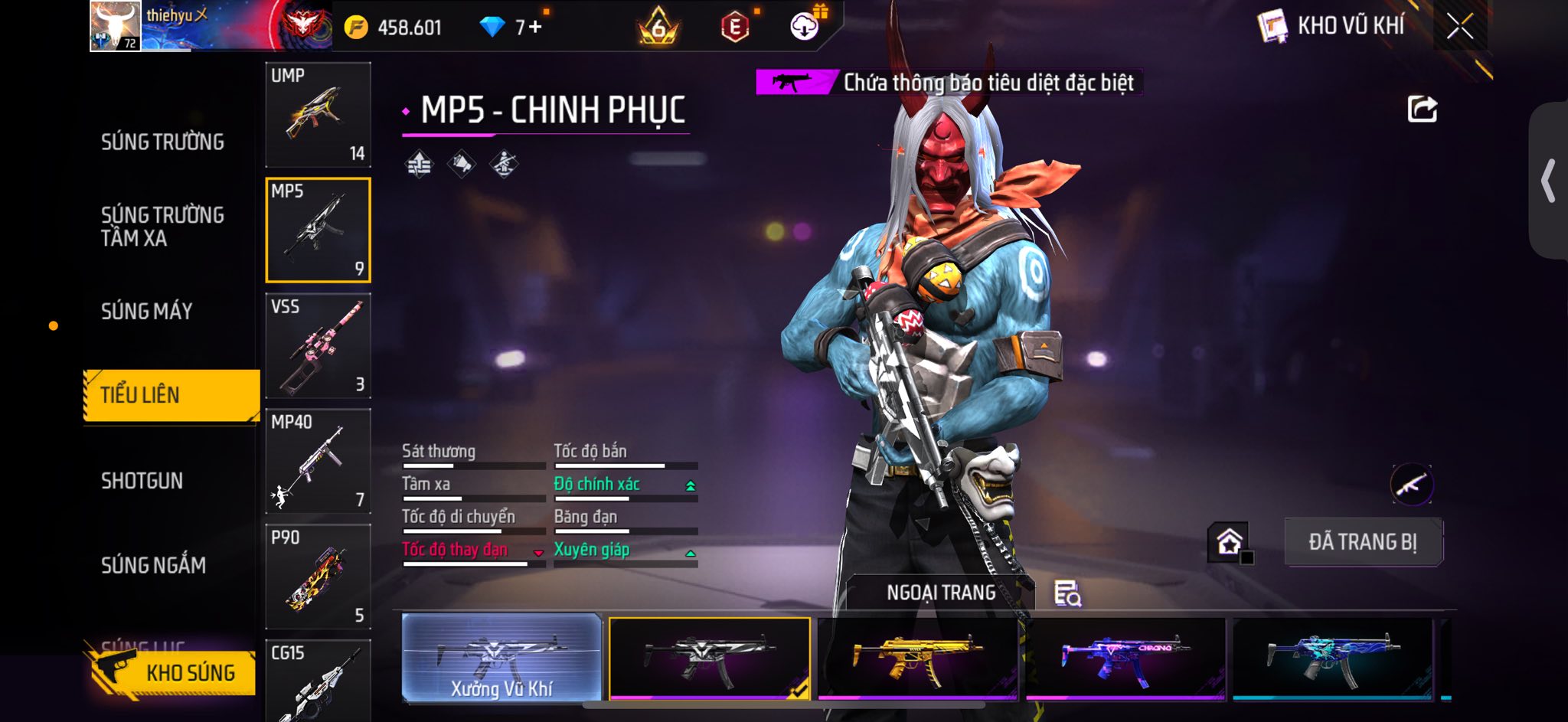The height and width of the screenshot is (722, 1568).
Task: Close the weapon armory screen
Action: click(1459, 27)
